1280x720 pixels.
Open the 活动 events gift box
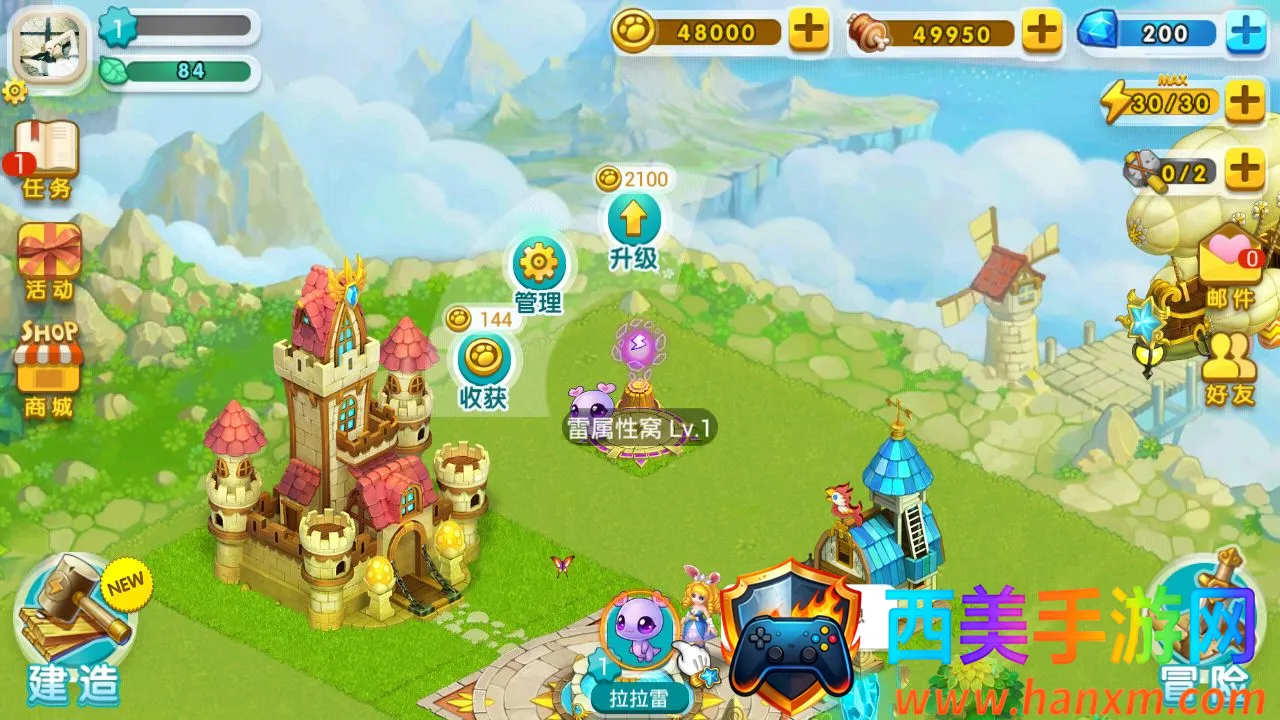pyautogui.click(x=49, y=260)
